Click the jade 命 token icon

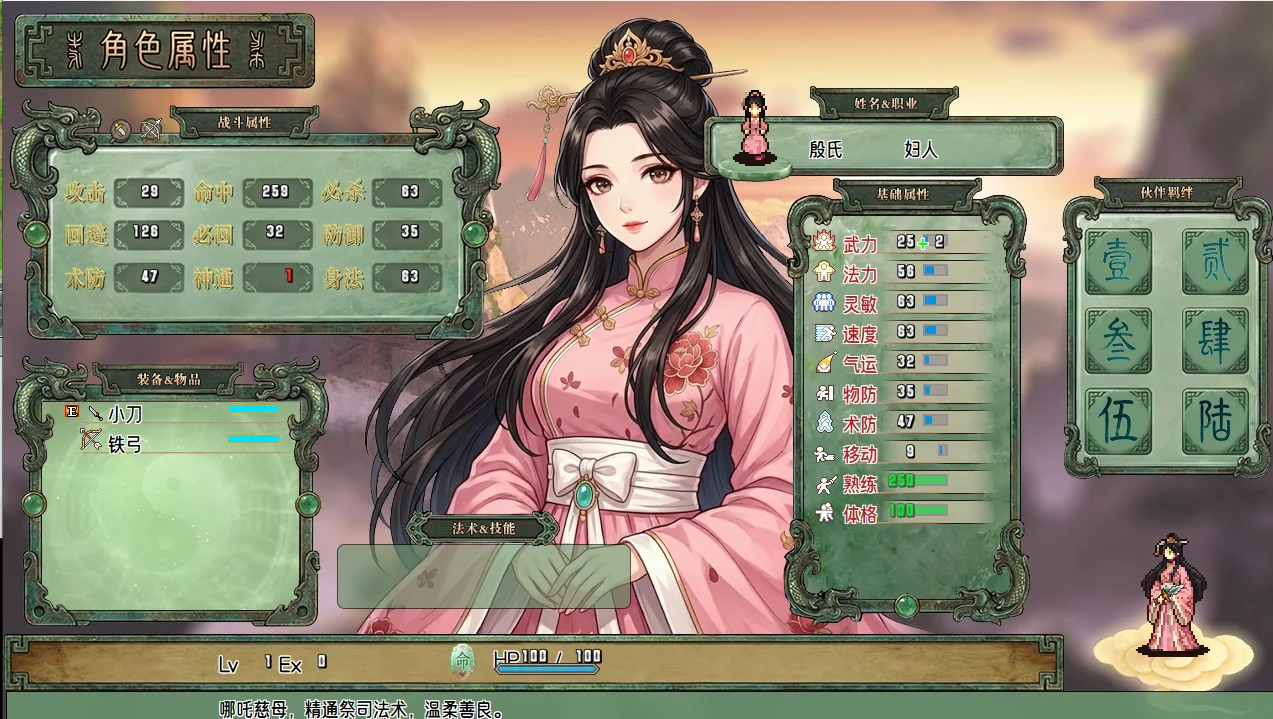[x=462, y=660]
